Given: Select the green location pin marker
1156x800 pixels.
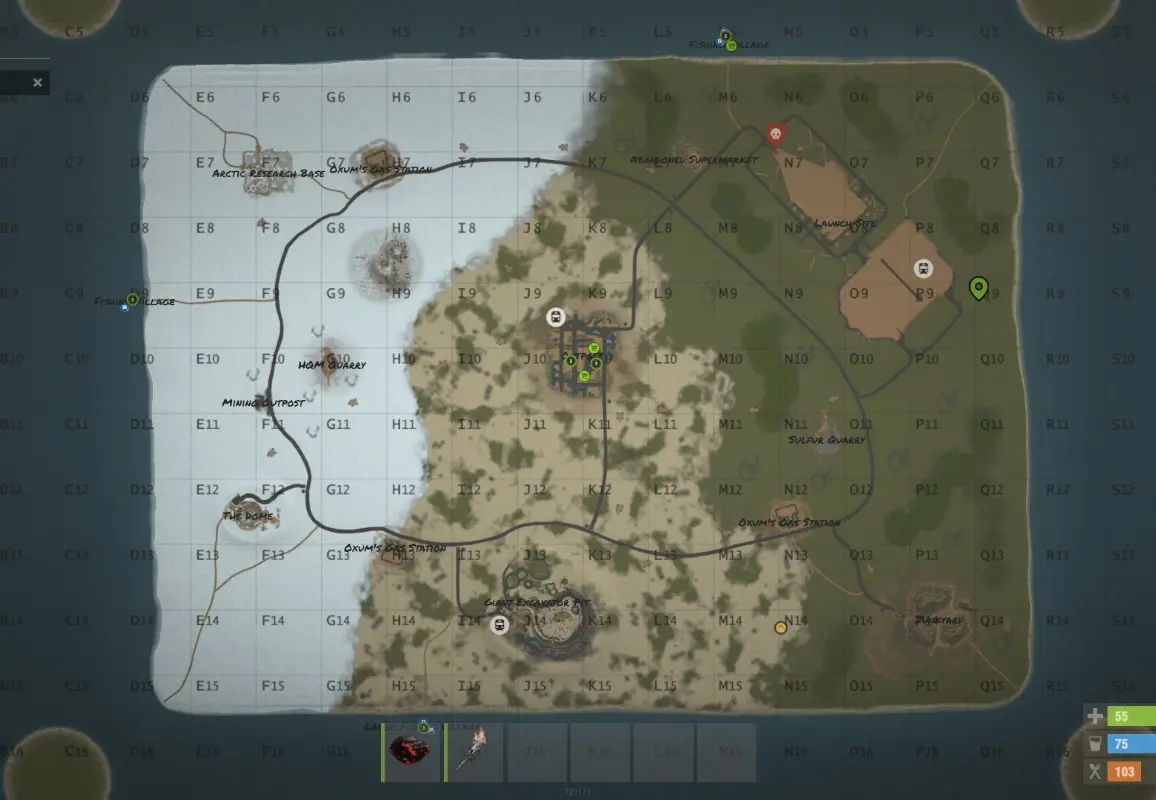Looking at the screenshot, I should click(978, 288).
